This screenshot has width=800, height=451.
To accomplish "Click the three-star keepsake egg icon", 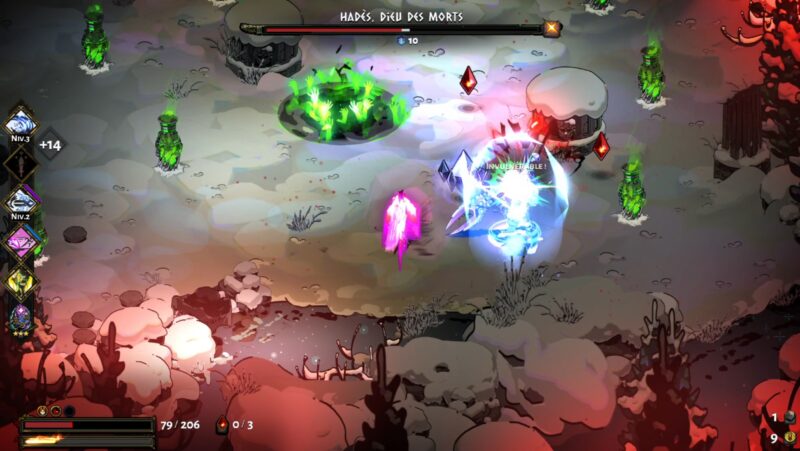I will pos(19,320).
